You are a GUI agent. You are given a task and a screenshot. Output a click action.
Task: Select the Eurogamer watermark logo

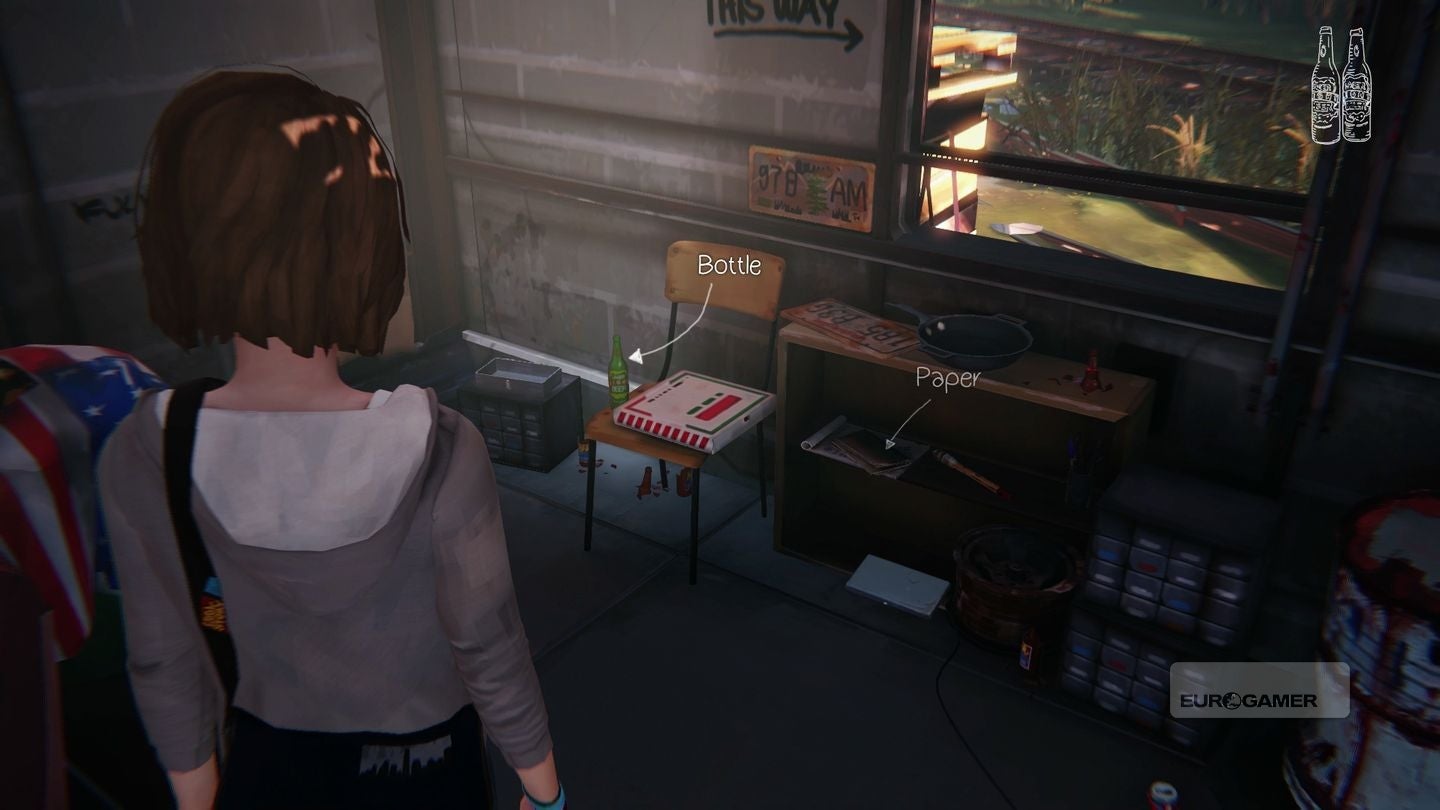(x=1263, y=690)
